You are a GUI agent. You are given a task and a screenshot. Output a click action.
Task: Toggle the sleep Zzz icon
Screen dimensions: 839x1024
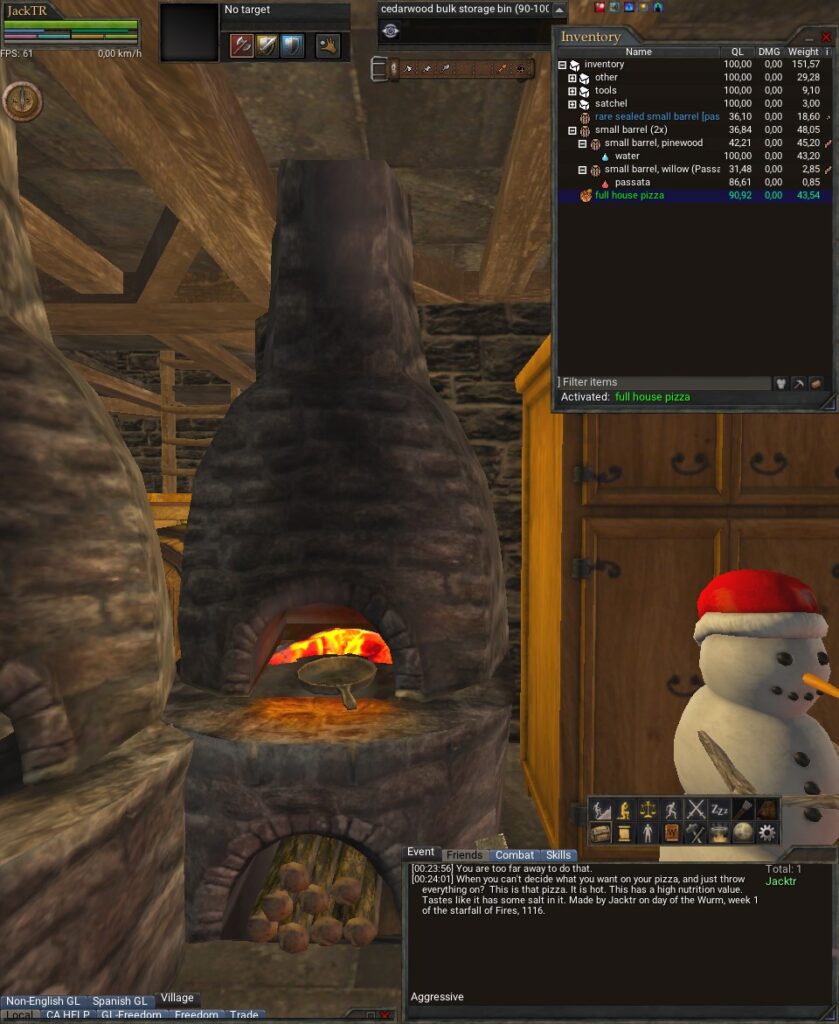click(719, 809)
